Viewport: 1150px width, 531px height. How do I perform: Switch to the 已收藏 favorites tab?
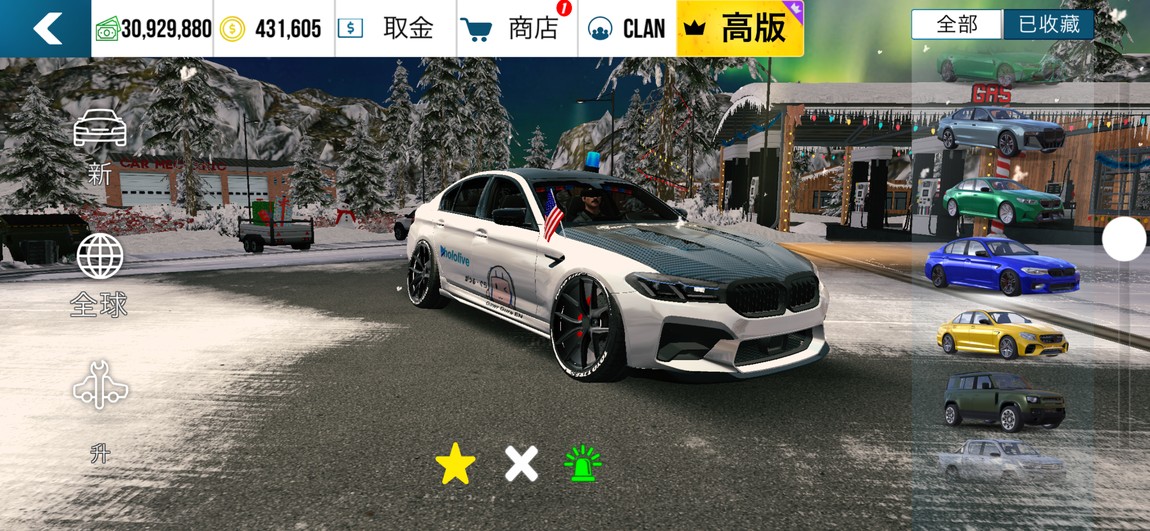1048,25
